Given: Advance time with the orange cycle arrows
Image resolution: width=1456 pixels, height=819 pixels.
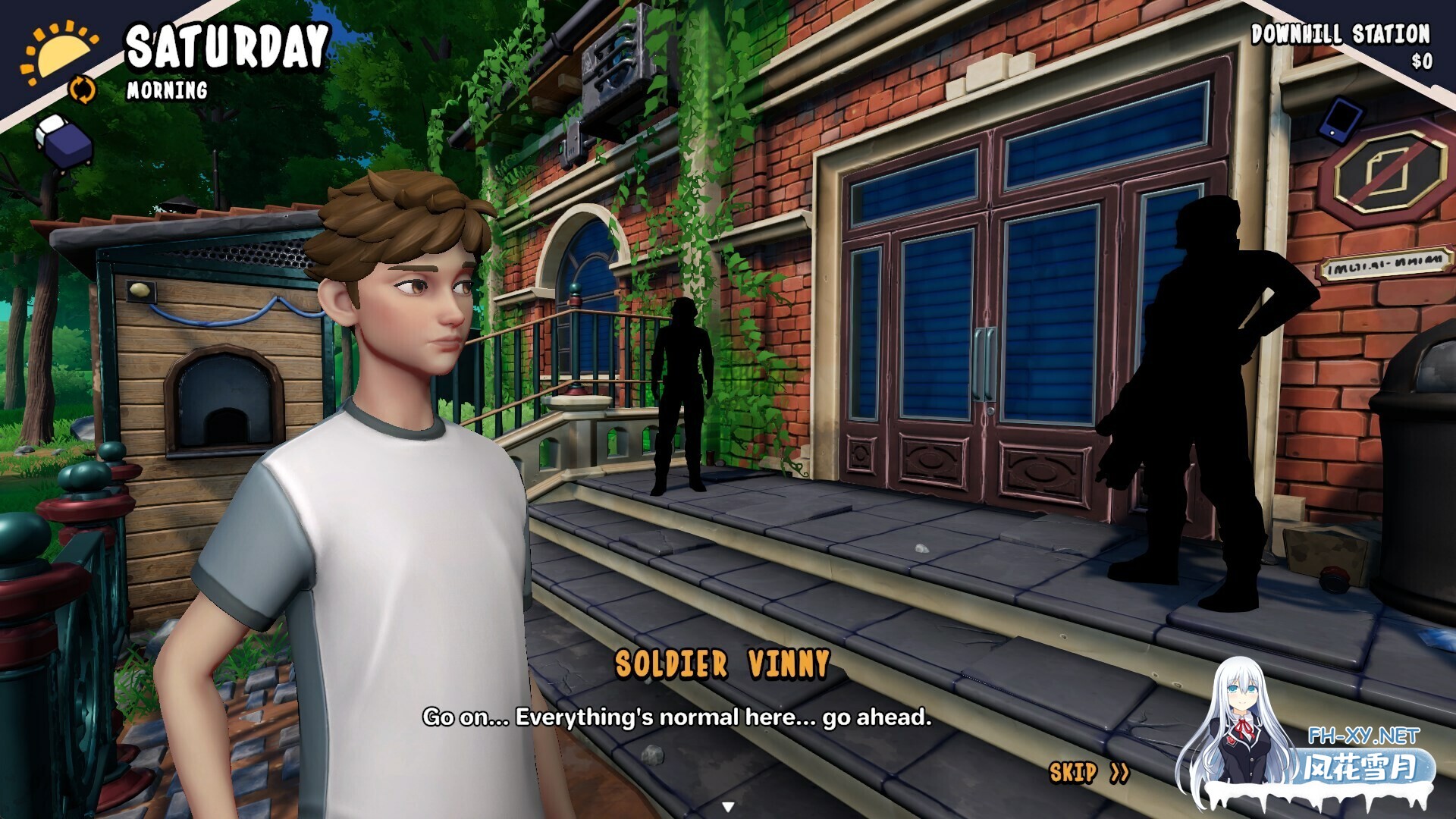Looking at the screenshot, I should click(x=83, y=89).
